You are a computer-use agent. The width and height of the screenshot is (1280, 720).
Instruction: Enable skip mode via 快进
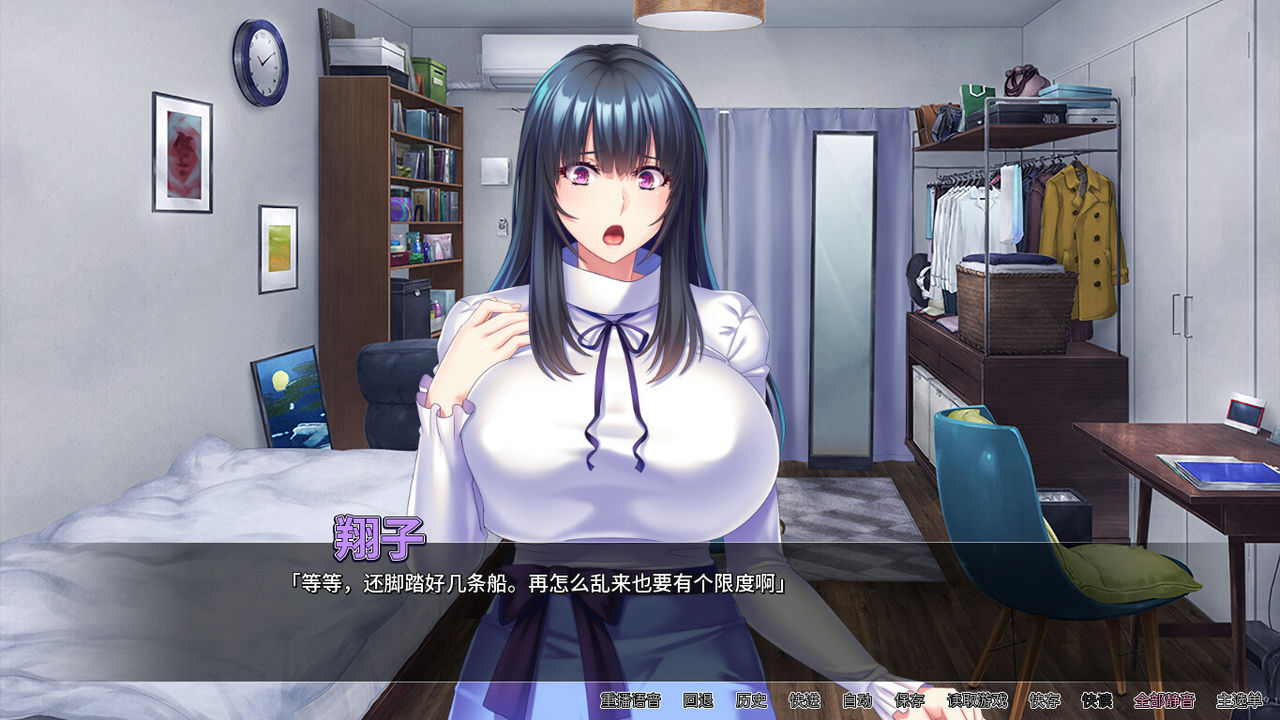[x=803, y=703]
